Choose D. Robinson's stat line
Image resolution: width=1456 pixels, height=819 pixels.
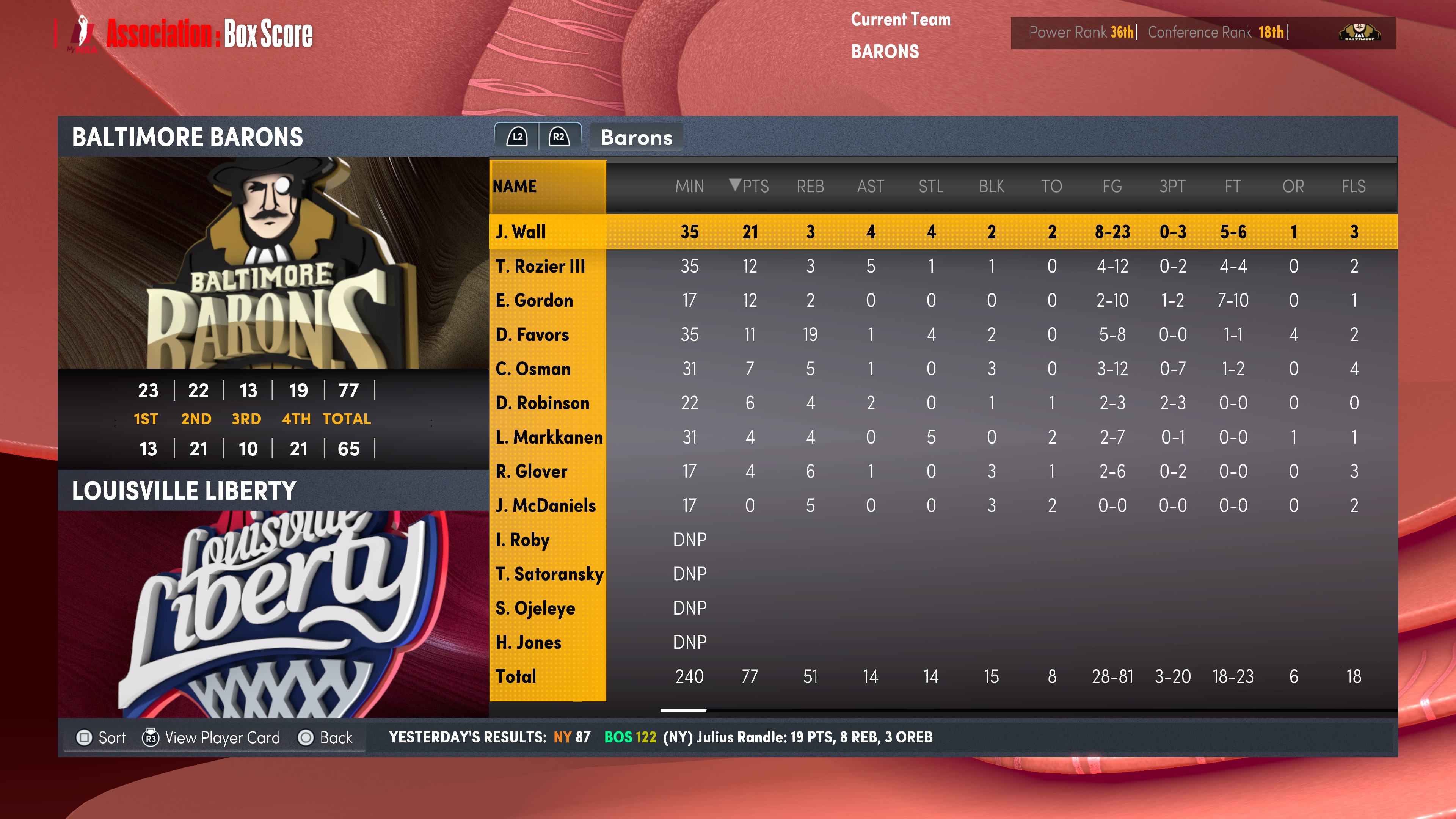542,403
